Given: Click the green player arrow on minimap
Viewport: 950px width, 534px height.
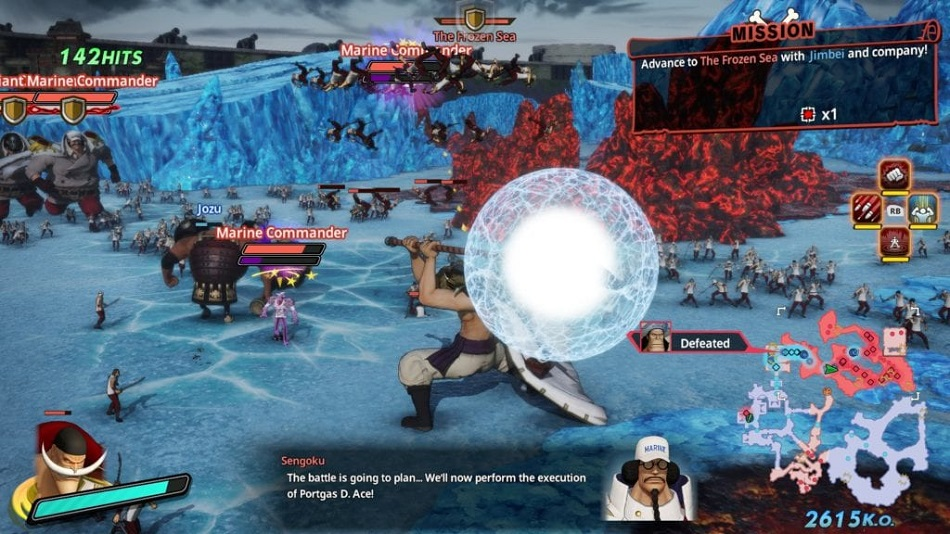Looking at the screenshot, I should click(831, 368).
